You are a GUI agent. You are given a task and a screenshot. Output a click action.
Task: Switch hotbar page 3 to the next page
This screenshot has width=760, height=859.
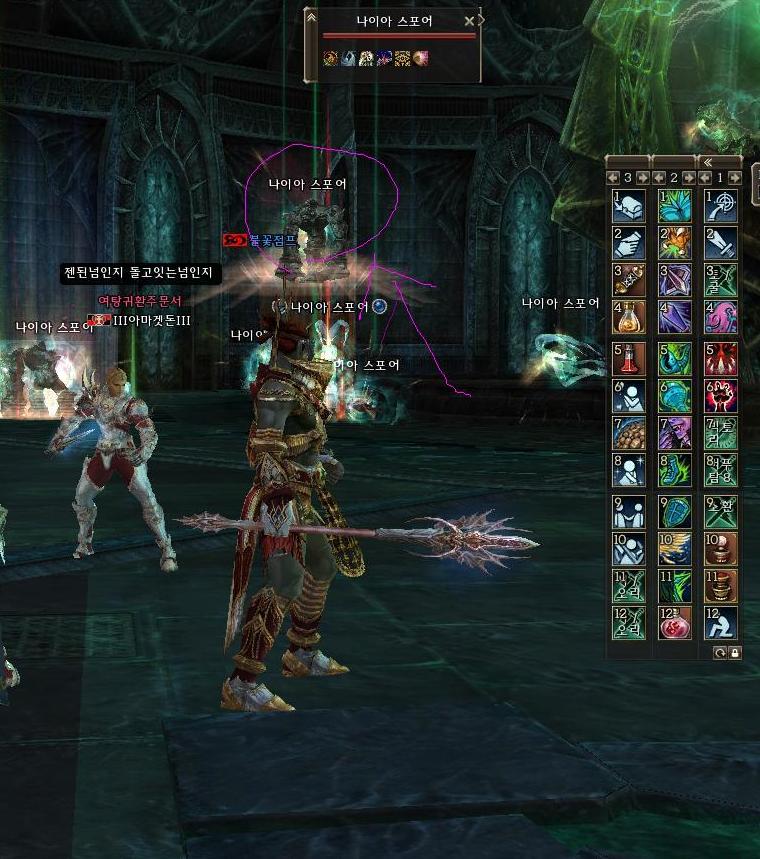[x=643, y=178]
